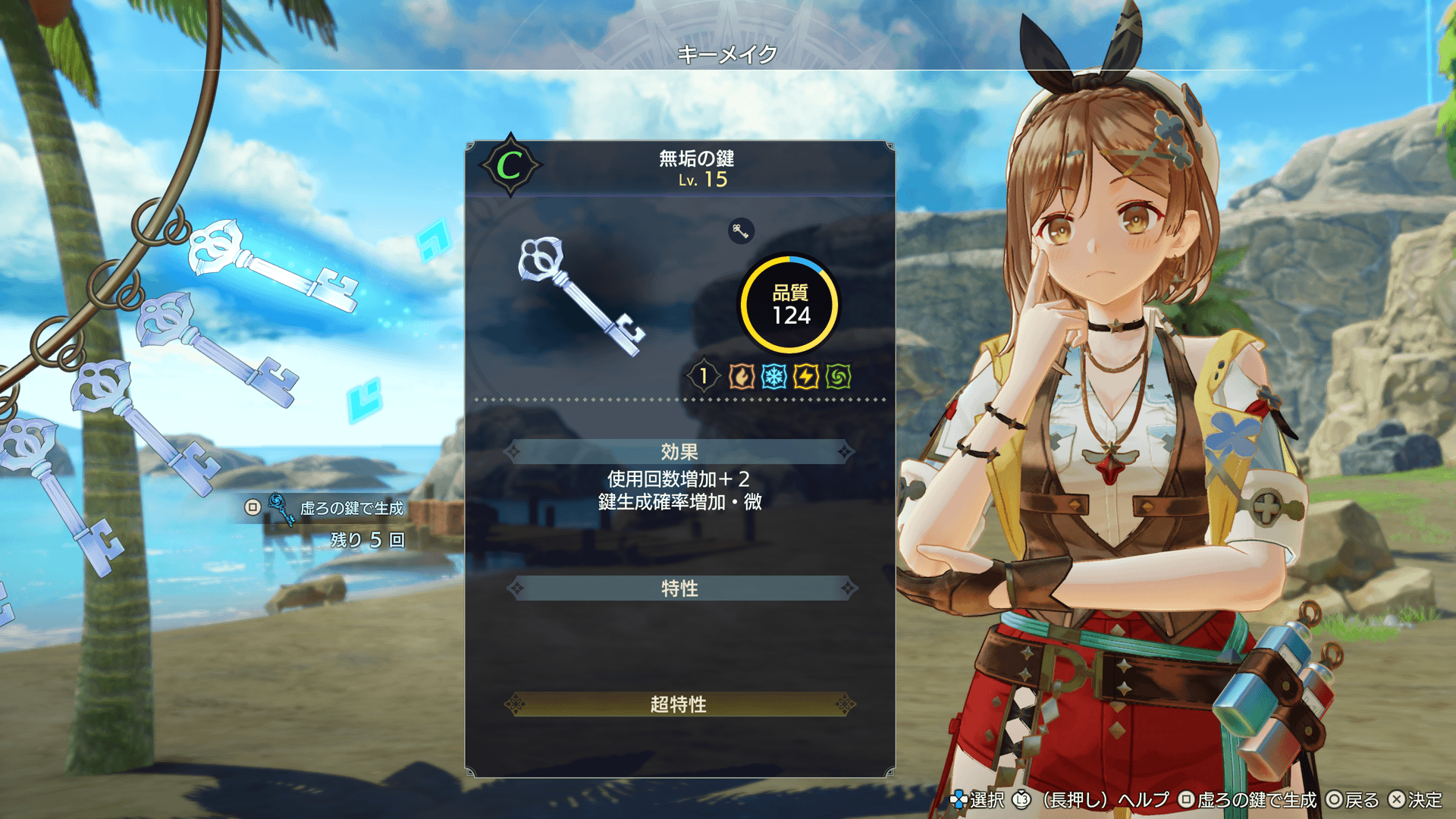Click the green C rank badge
The width and height of the screenshot is (1456, 819).
510,165
